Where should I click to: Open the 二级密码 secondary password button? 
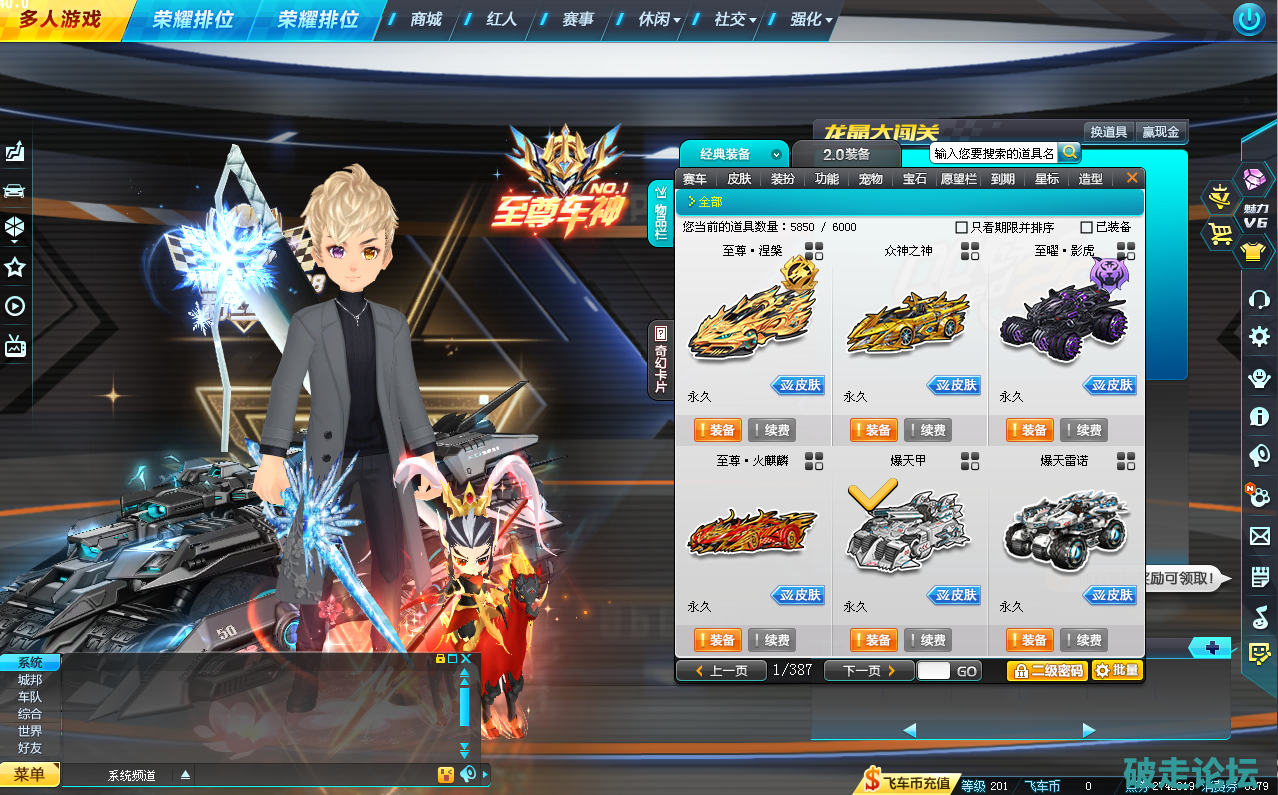[x=1047, y=670]
